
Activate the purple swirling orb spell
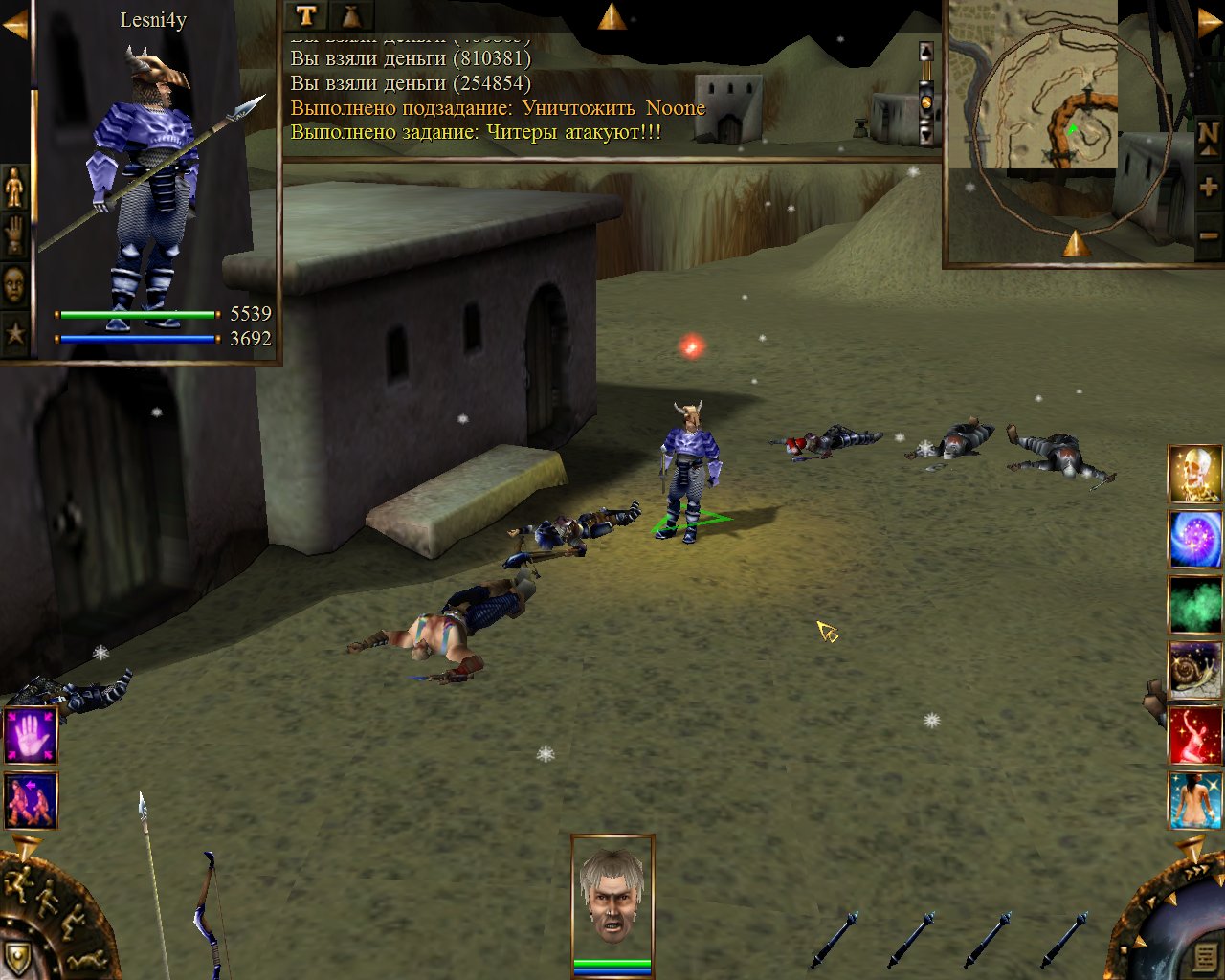(1194, 539)
